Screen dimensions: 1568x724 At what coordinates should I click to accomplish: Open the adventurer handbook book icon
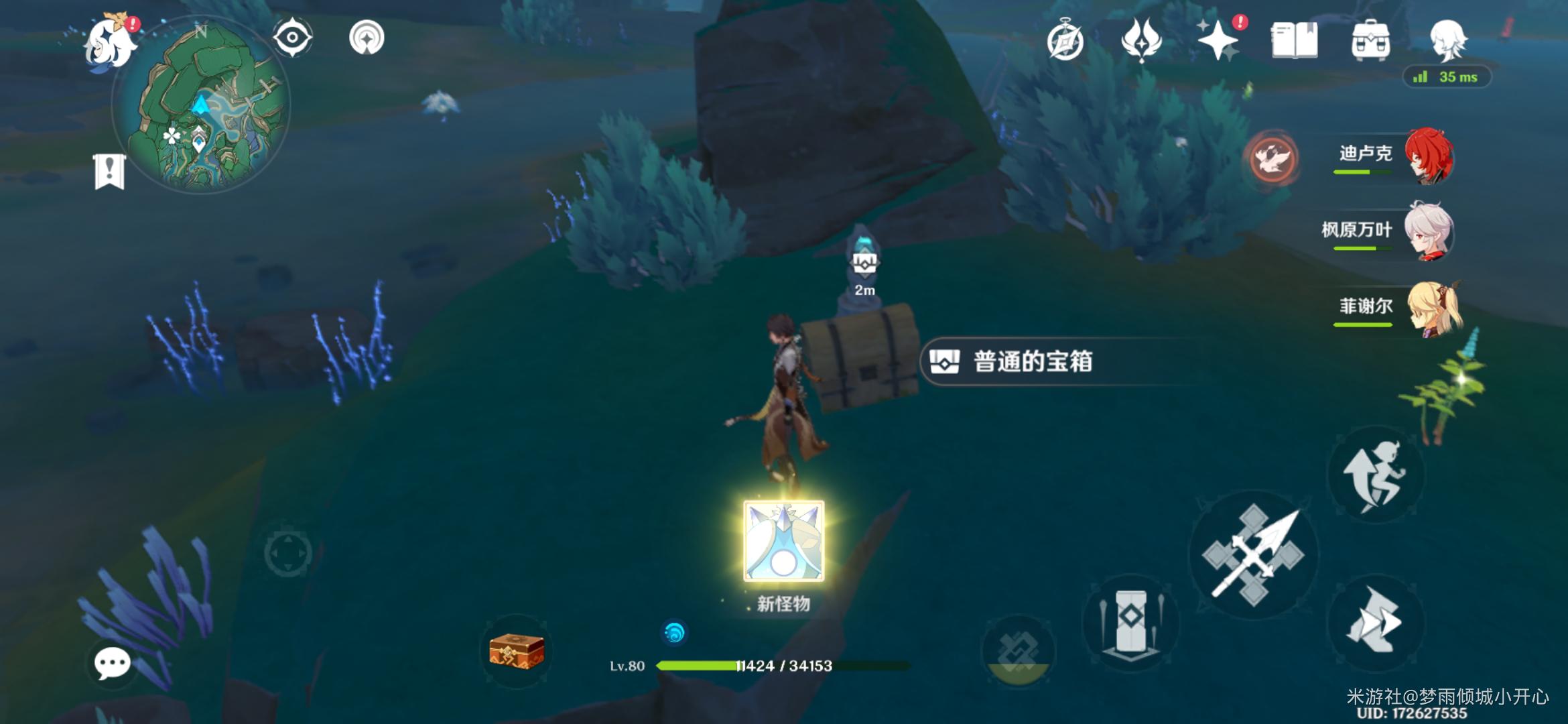1294,41
